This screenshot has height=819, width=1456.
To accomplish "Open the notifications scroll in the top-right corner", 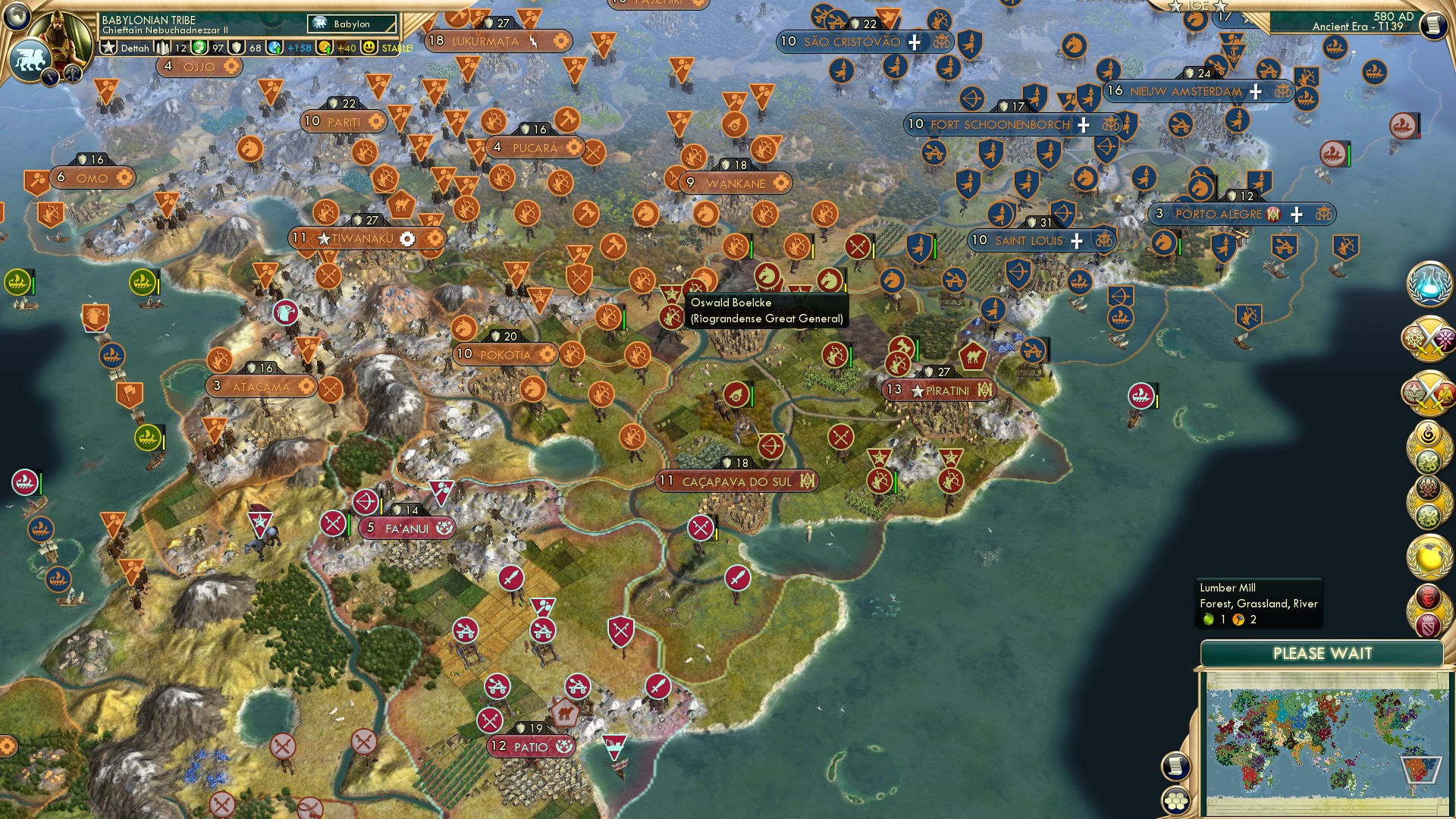I will (1434, 26).
